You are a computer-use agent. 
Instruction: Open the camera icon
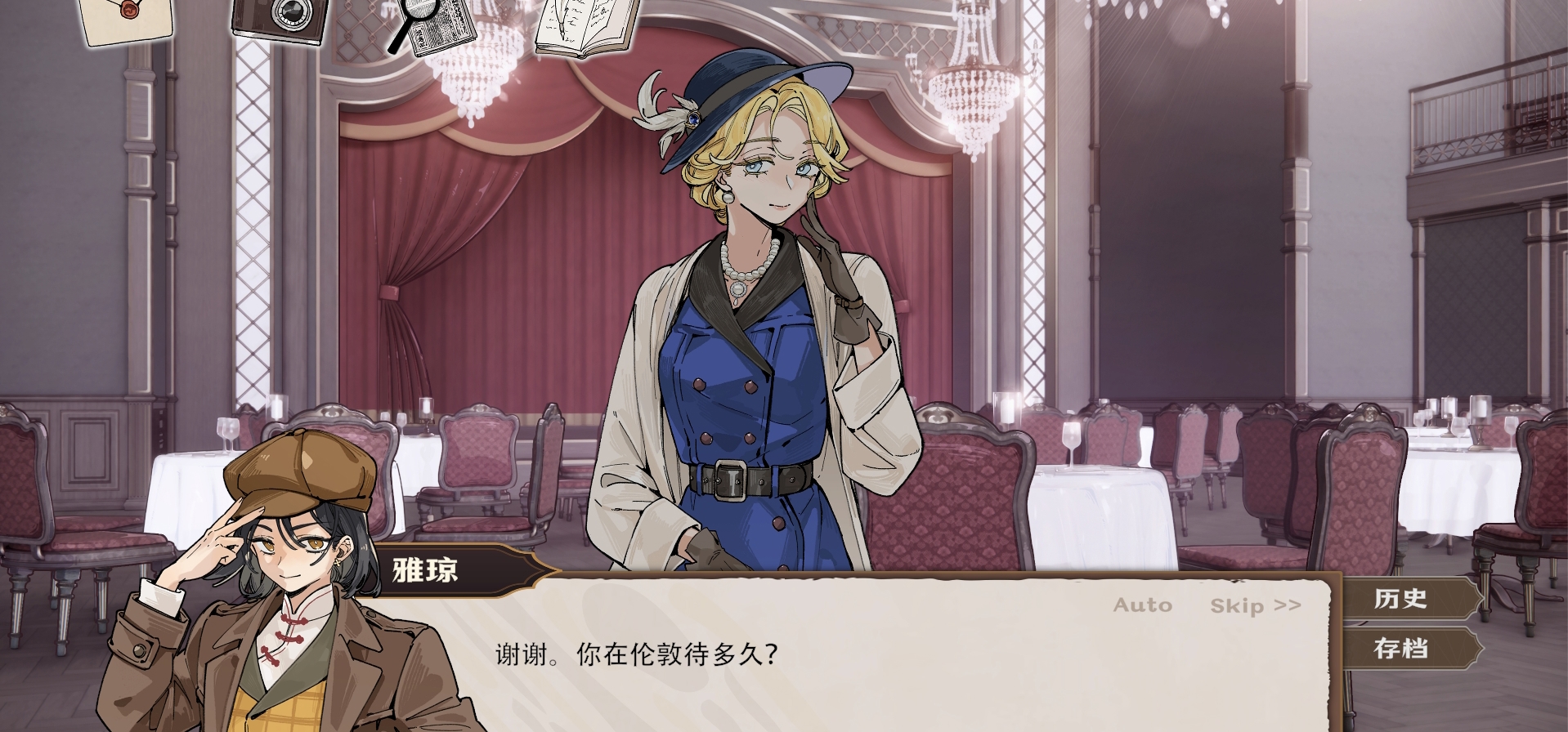pyautogui.click(x=280, y=18)
